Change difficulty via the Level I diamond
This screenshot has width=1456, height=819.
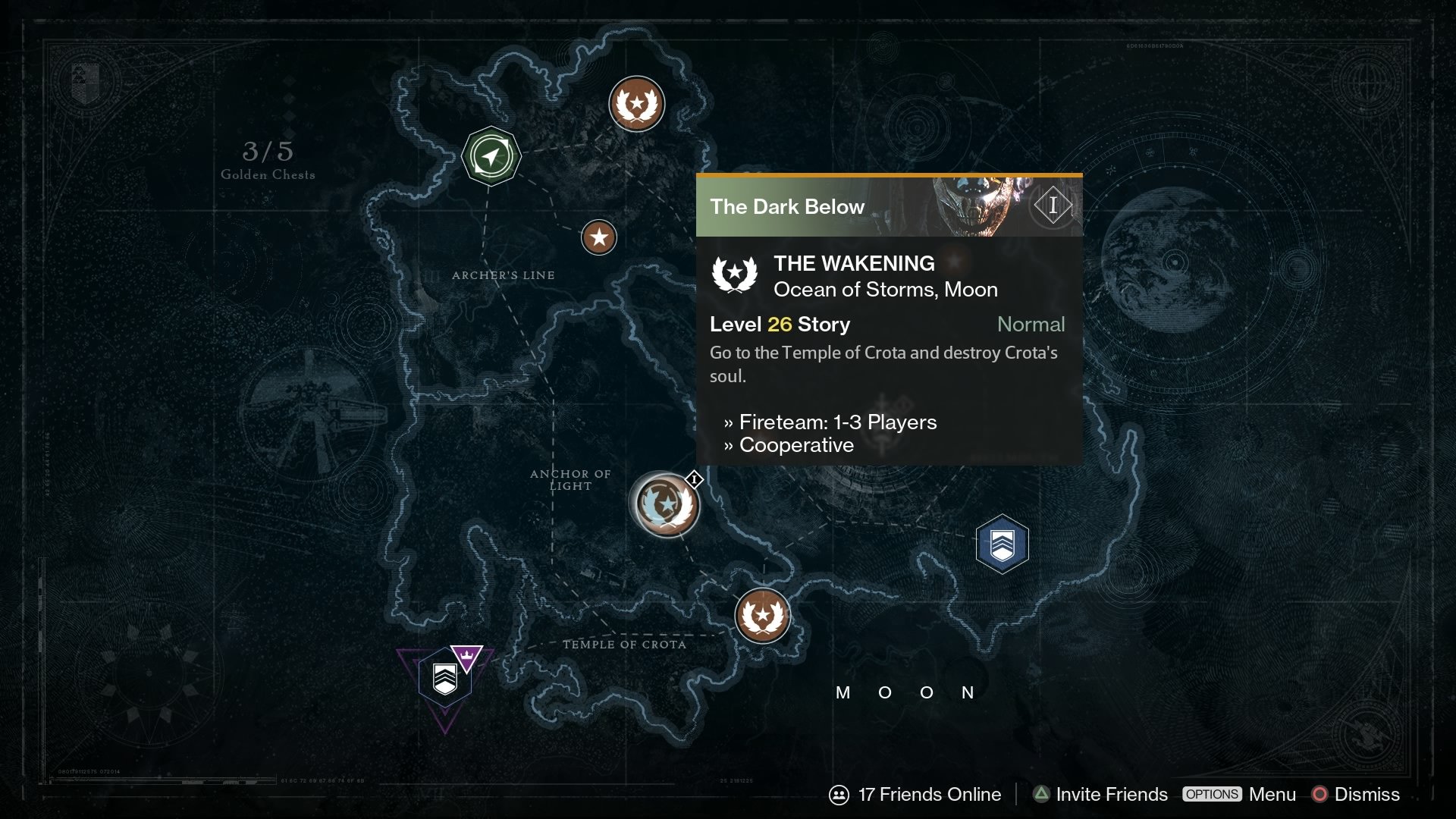(1053, 206)
